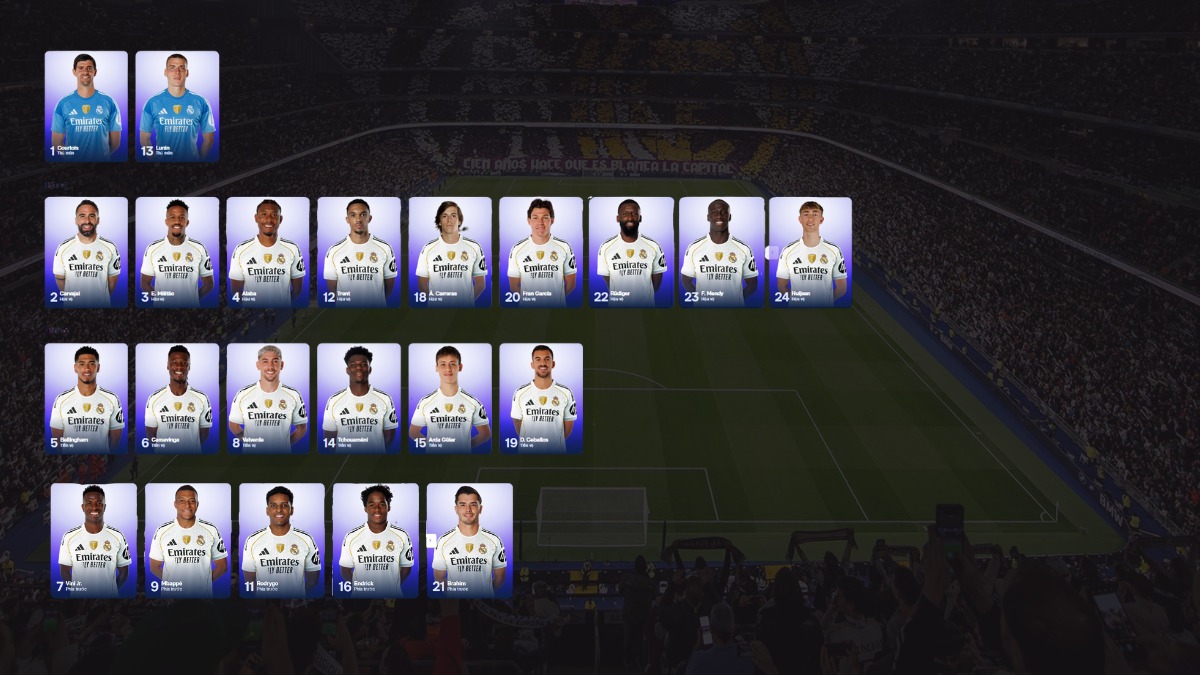The width and height of the screenshot is (1200, 675).
Task: Select the D. Ceballos number 19 card
Action: click(541, 398)
